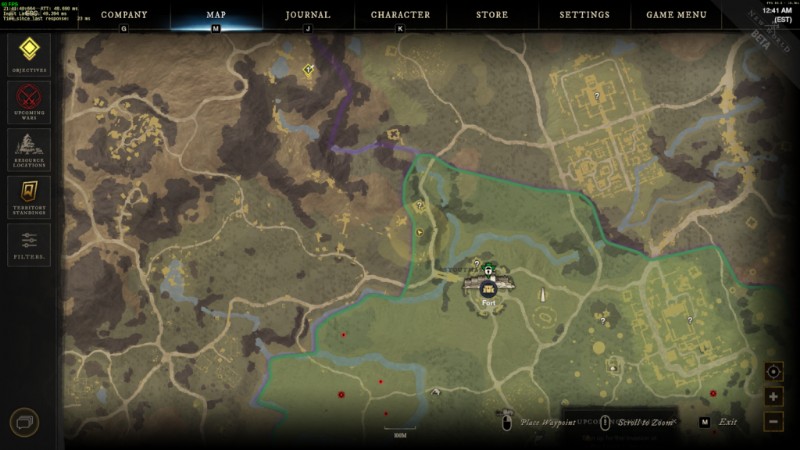This screenshot has height=450, width=800.
Task: Select the Map tab
Action: (216, 15)
